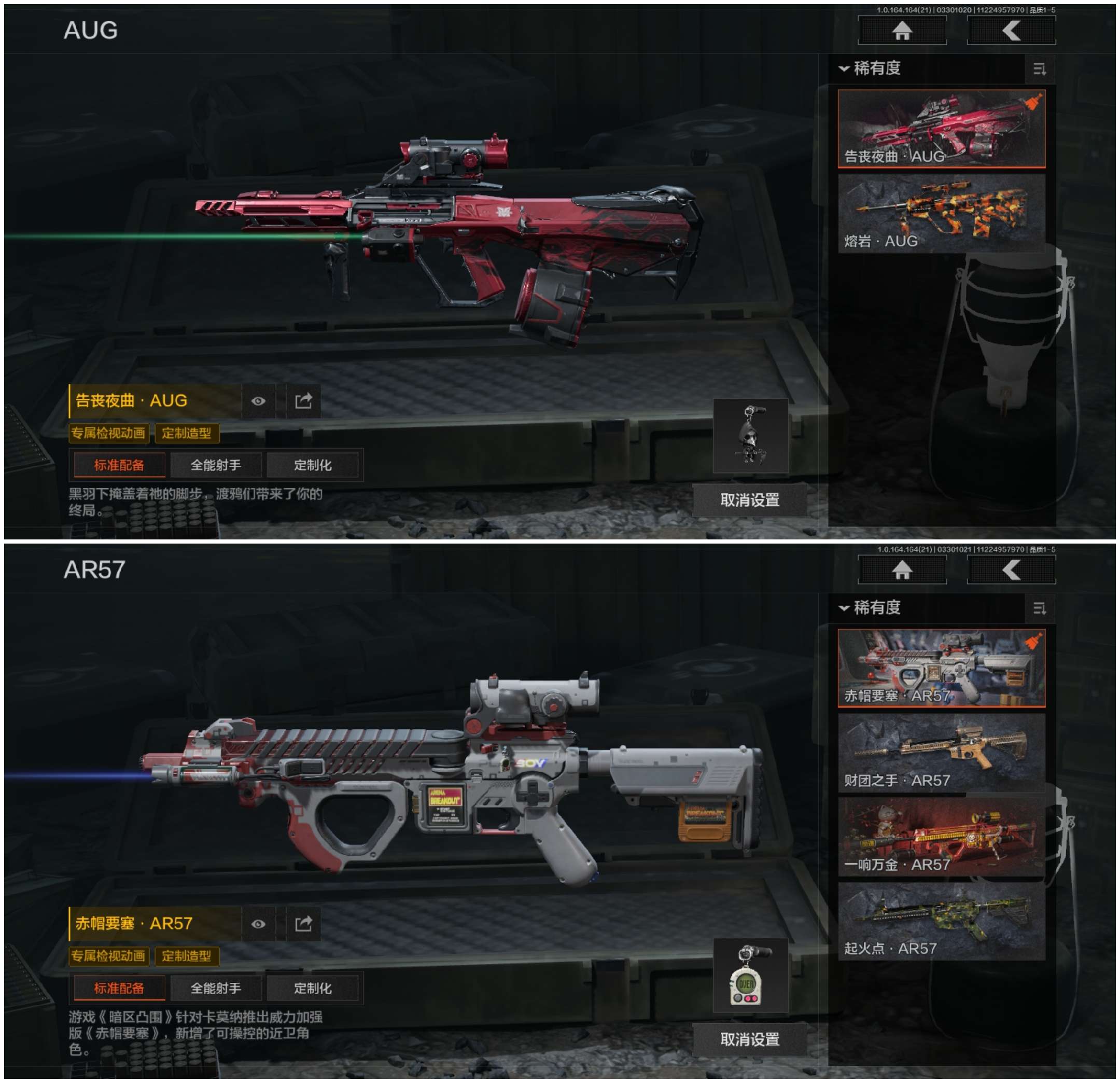Go back from the AR57 screen
Screen dimensions: 1120x1083
(1011, 570)
